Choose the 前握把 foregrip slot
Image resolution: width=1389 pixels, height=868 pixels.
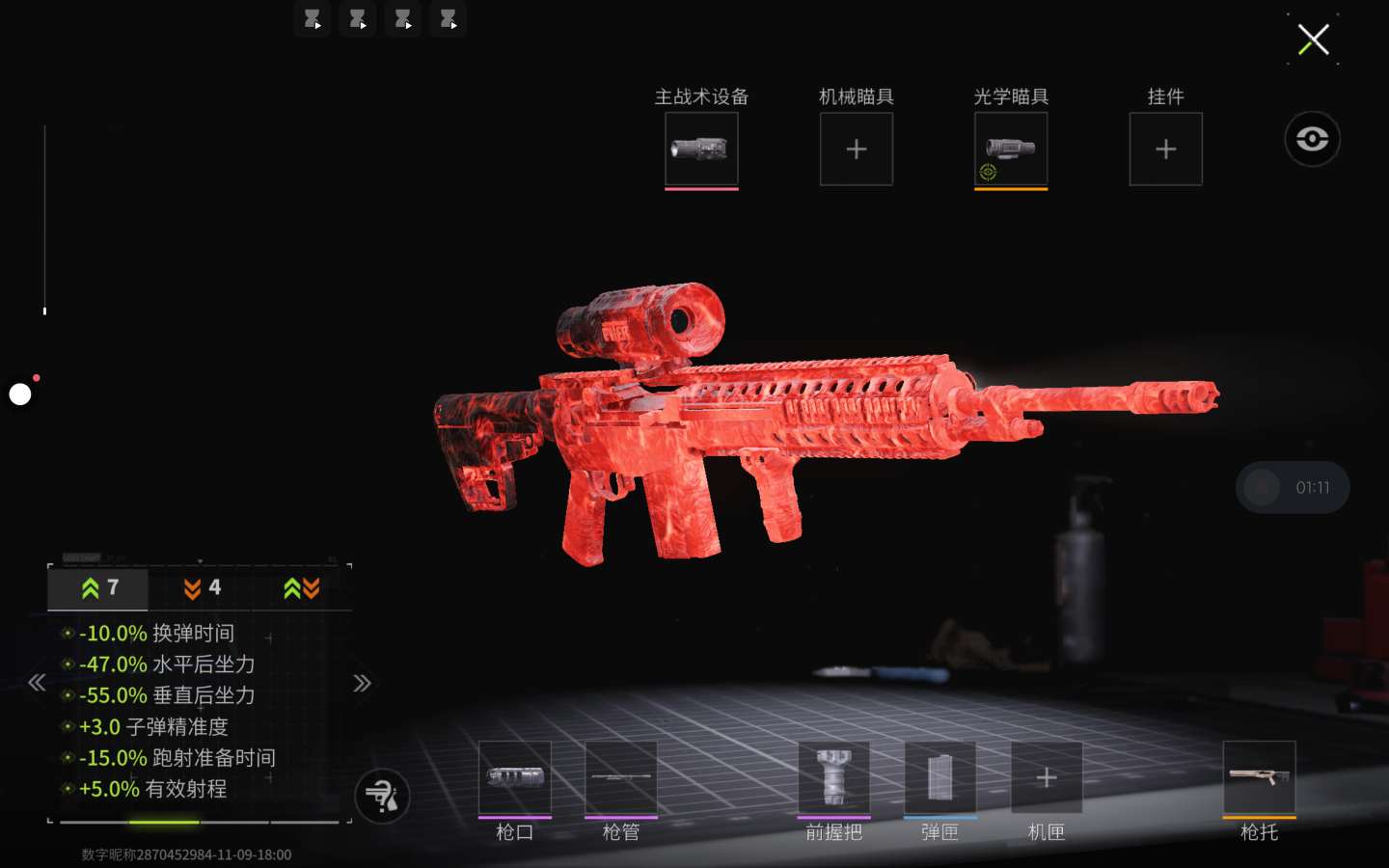833,777
